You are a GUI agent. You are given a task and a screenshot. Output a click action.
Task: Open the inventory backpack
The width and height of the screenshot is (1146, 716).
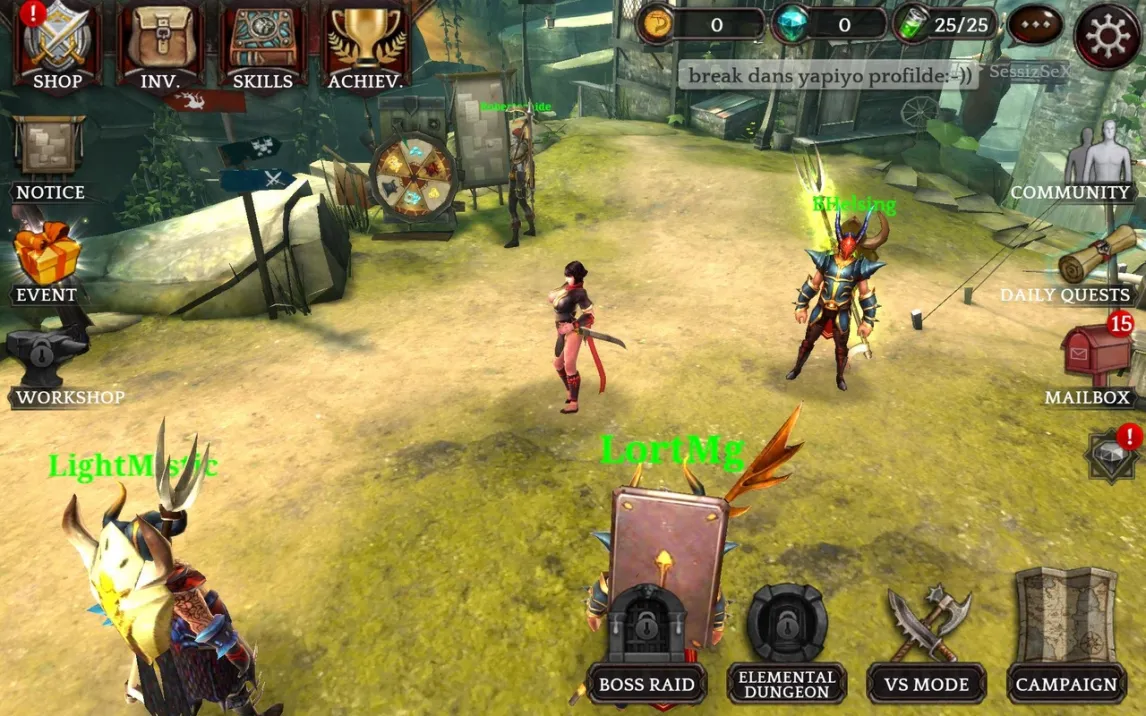pos(160,45)
